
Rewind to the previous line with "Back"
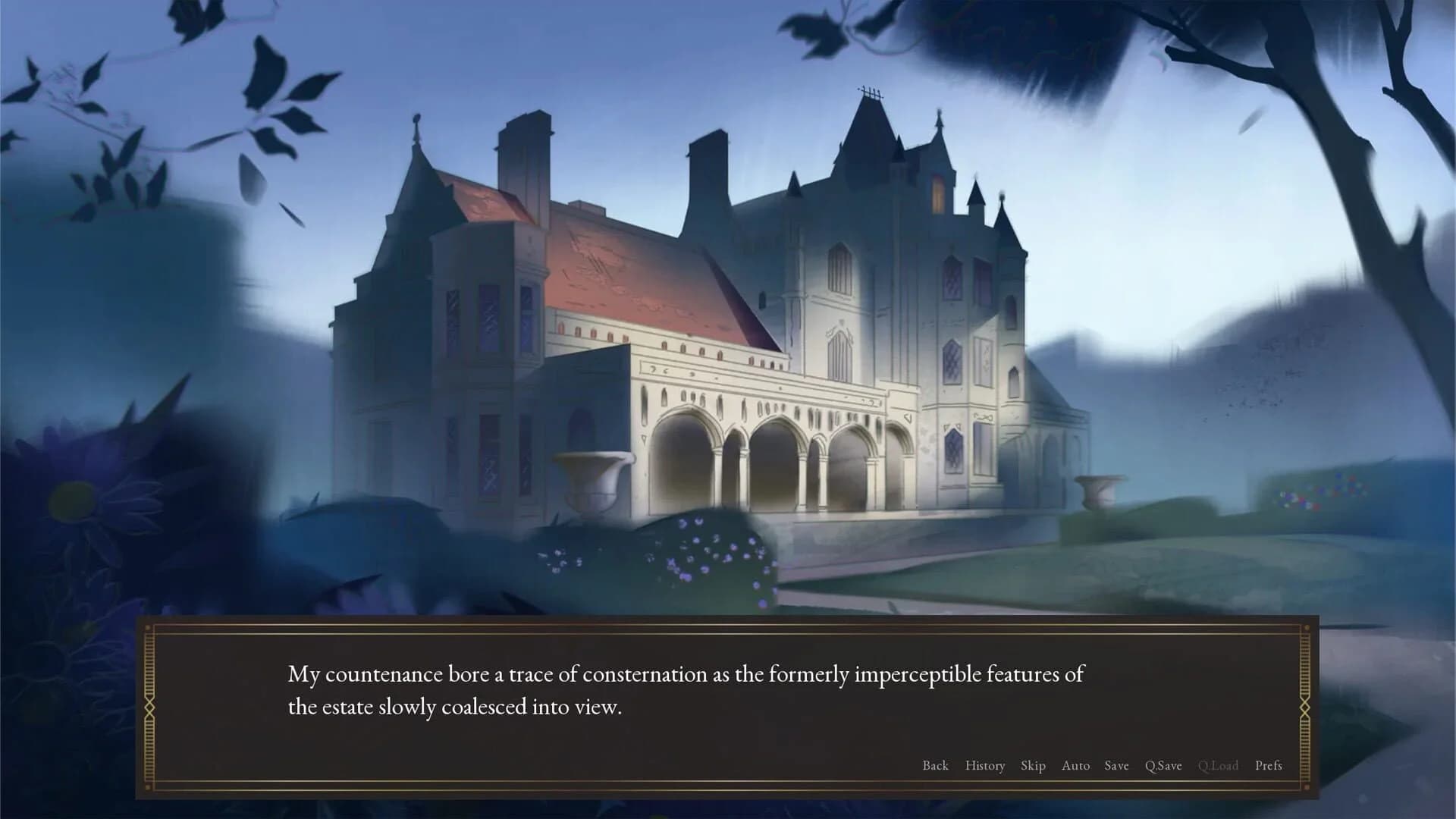coord(936,766)
